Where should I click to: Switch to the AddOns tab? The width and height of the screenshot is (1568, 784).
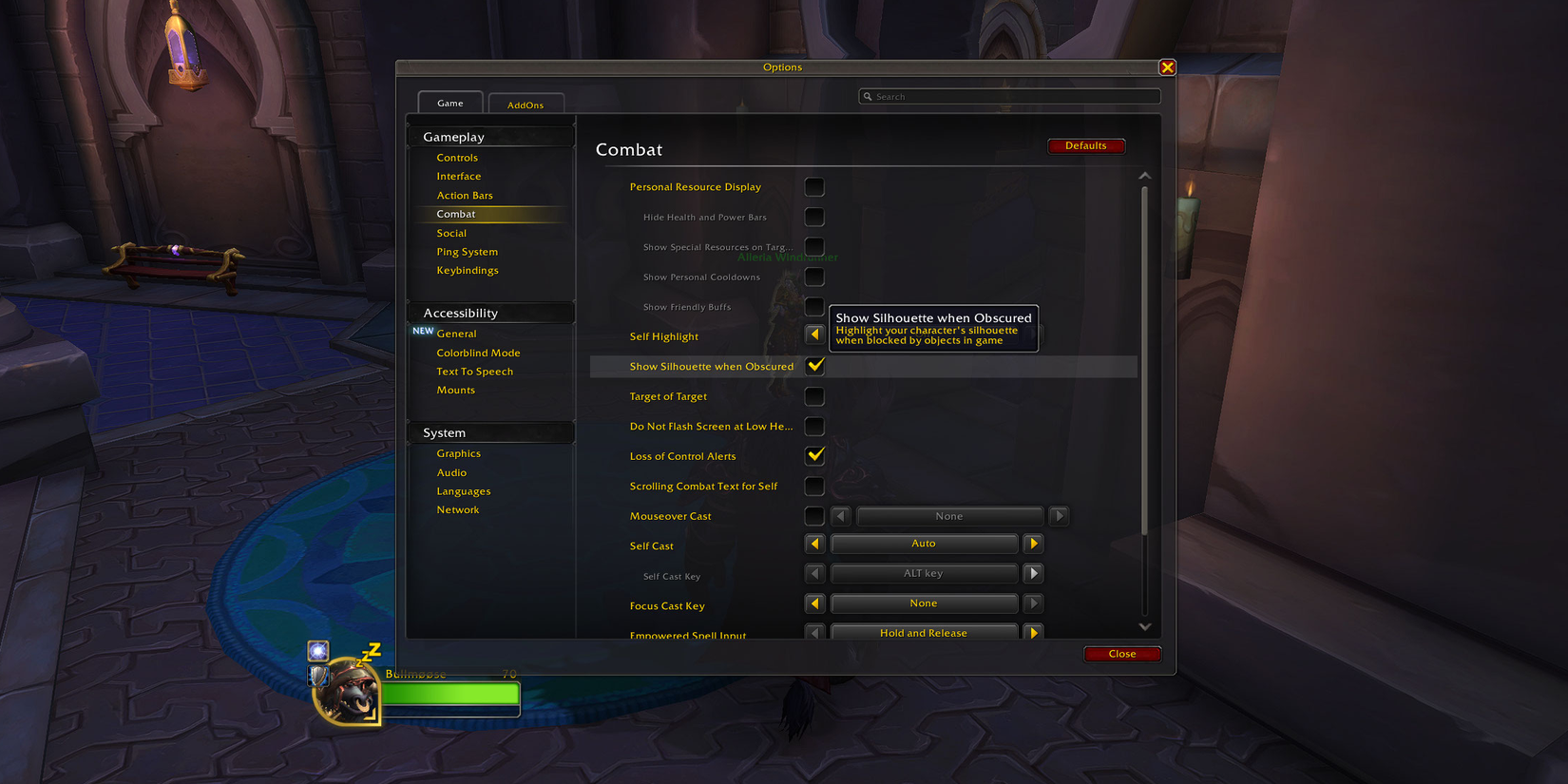pos(526,103)
